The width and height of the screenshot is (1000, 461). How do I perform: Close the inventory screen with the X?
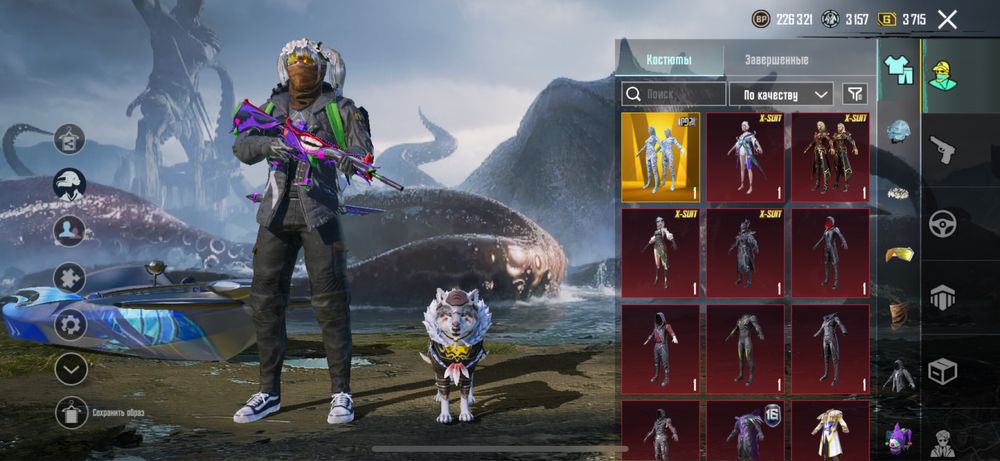947,19
